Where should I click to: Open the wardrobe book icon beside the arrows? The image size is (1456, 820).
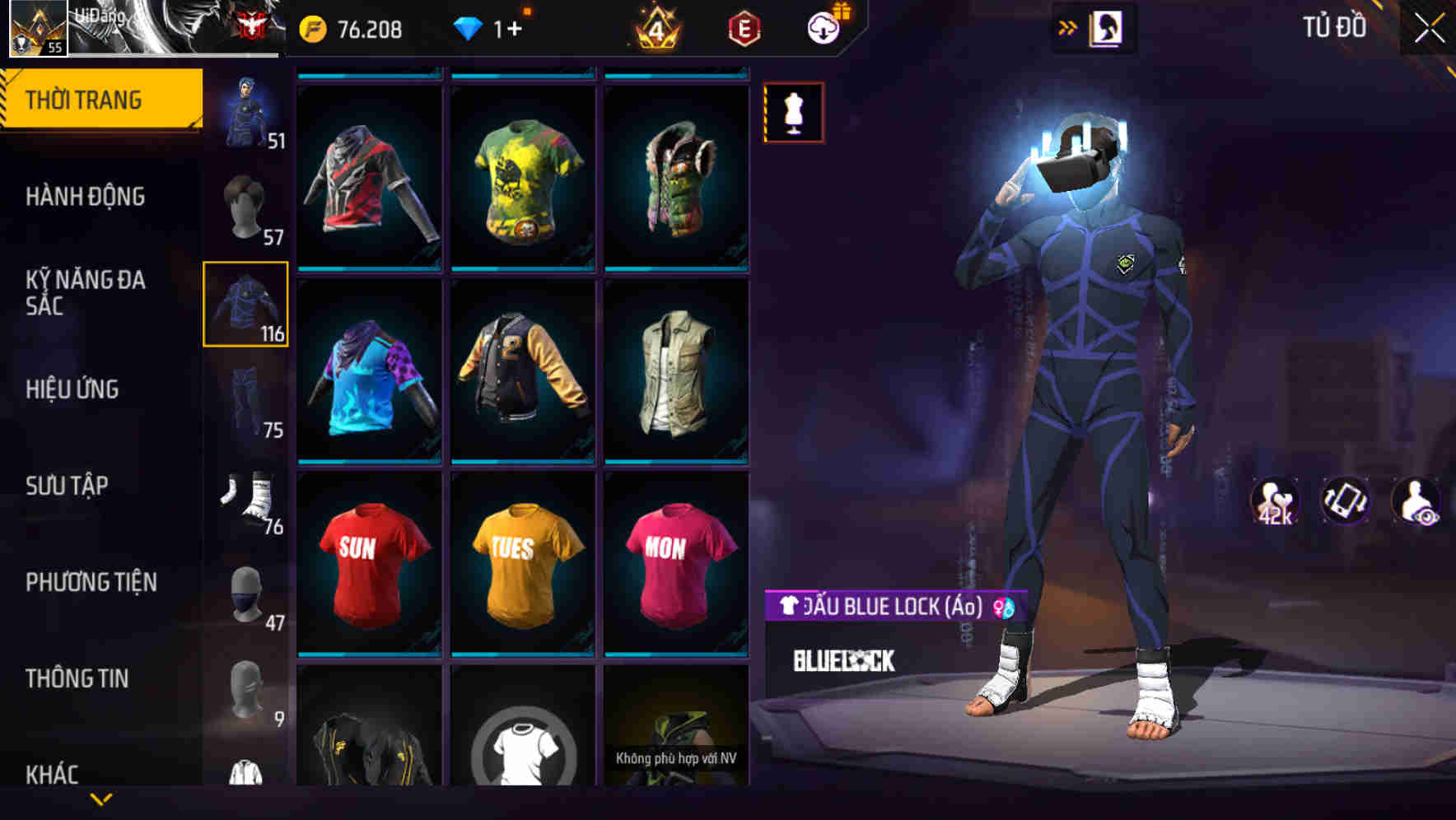[1108, 26]
